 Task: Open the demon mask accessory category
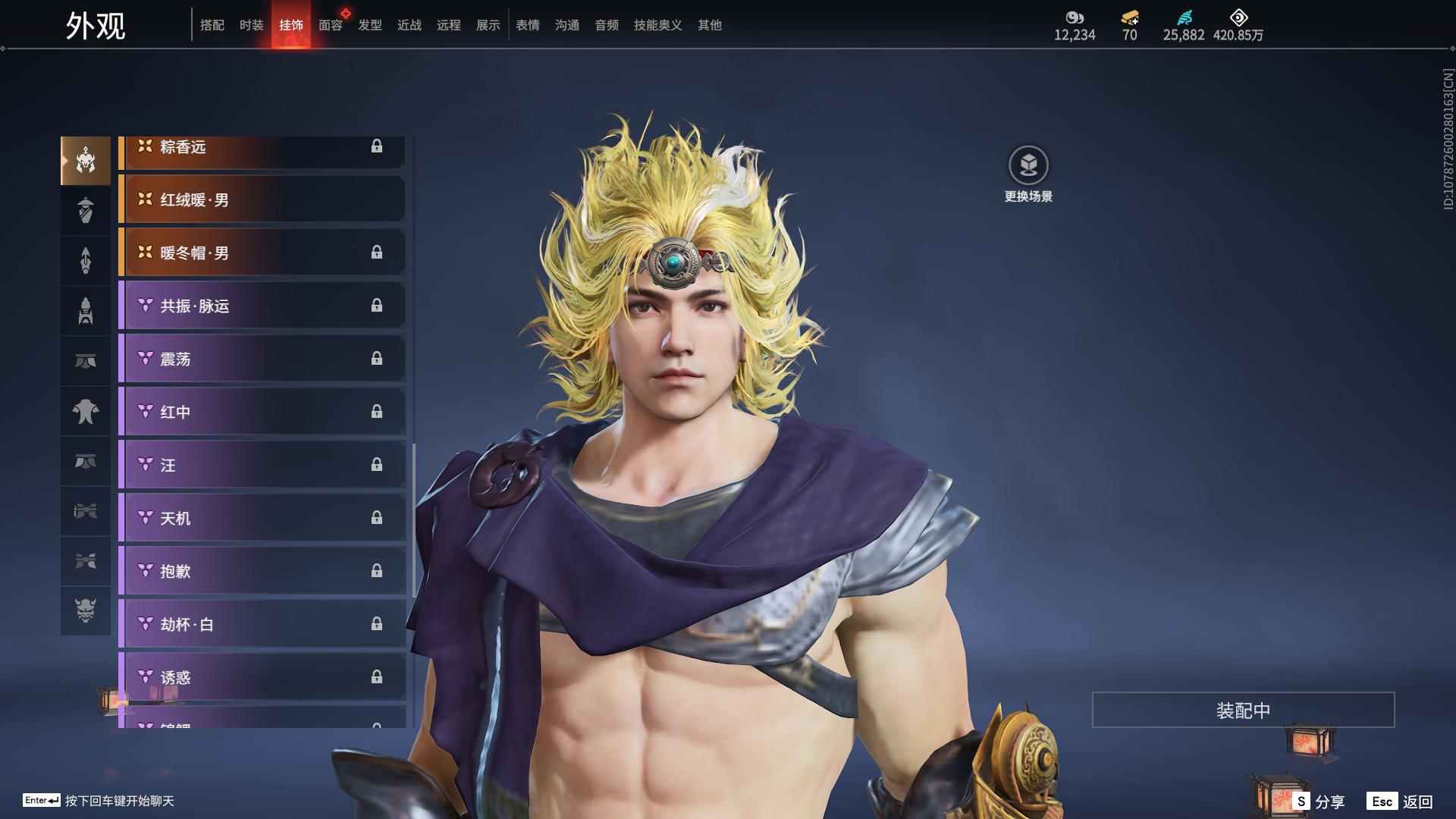click(x=86, y=610)
